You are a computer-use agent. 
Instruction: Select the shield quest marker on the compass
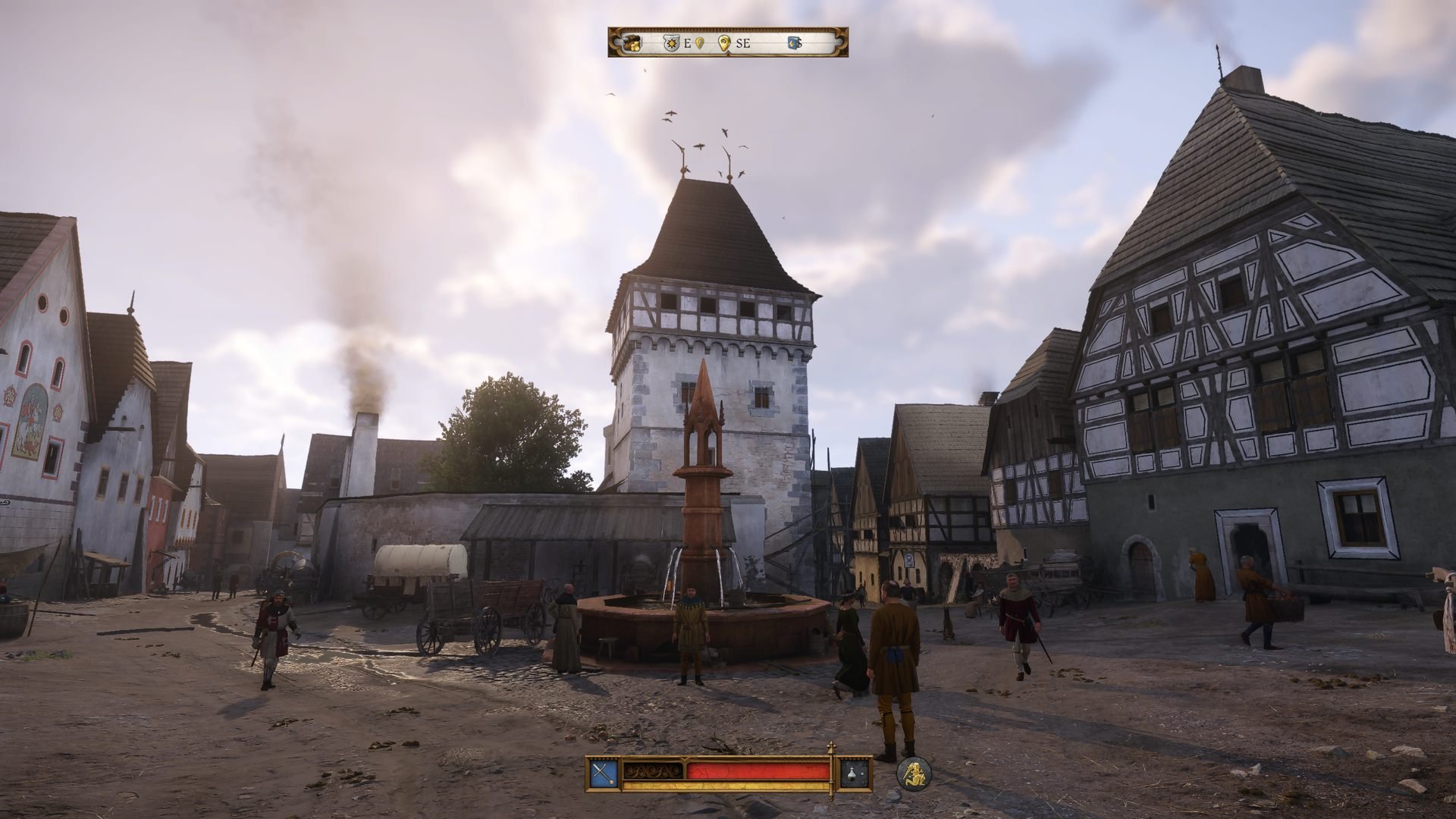point(672,42)
